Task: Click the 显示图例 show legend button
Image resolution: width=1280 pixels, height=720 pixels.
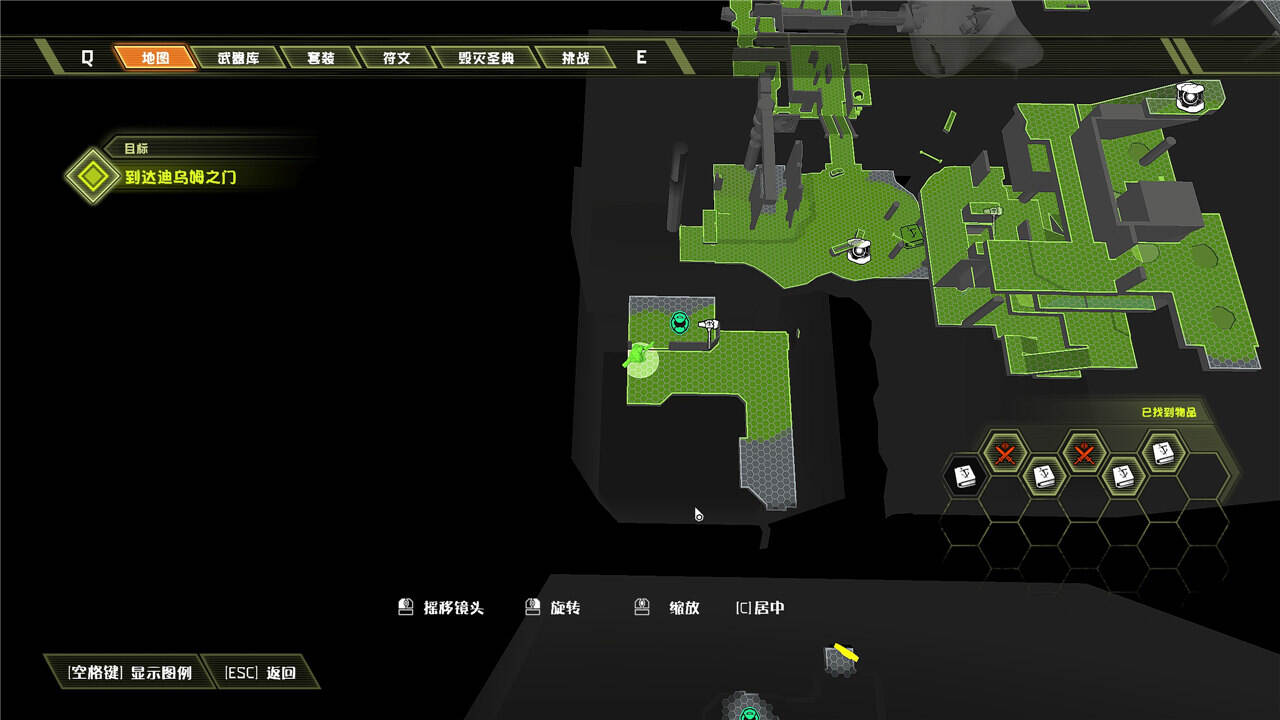Action: point(129,673)
